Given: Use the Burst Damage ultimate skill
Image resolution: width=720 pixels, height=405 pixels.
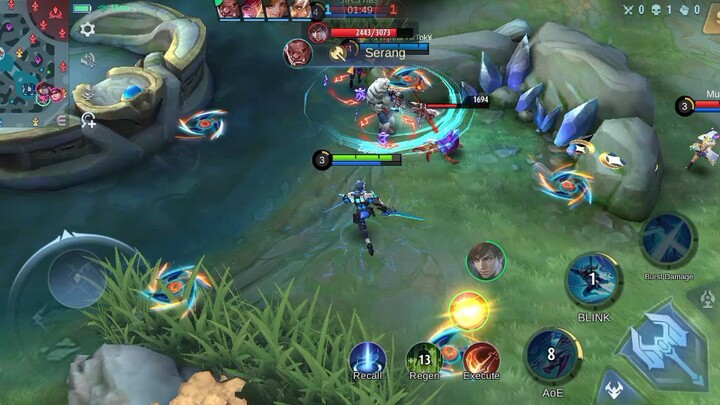Looking at the screenshot, I should click(x=668, y=239).
